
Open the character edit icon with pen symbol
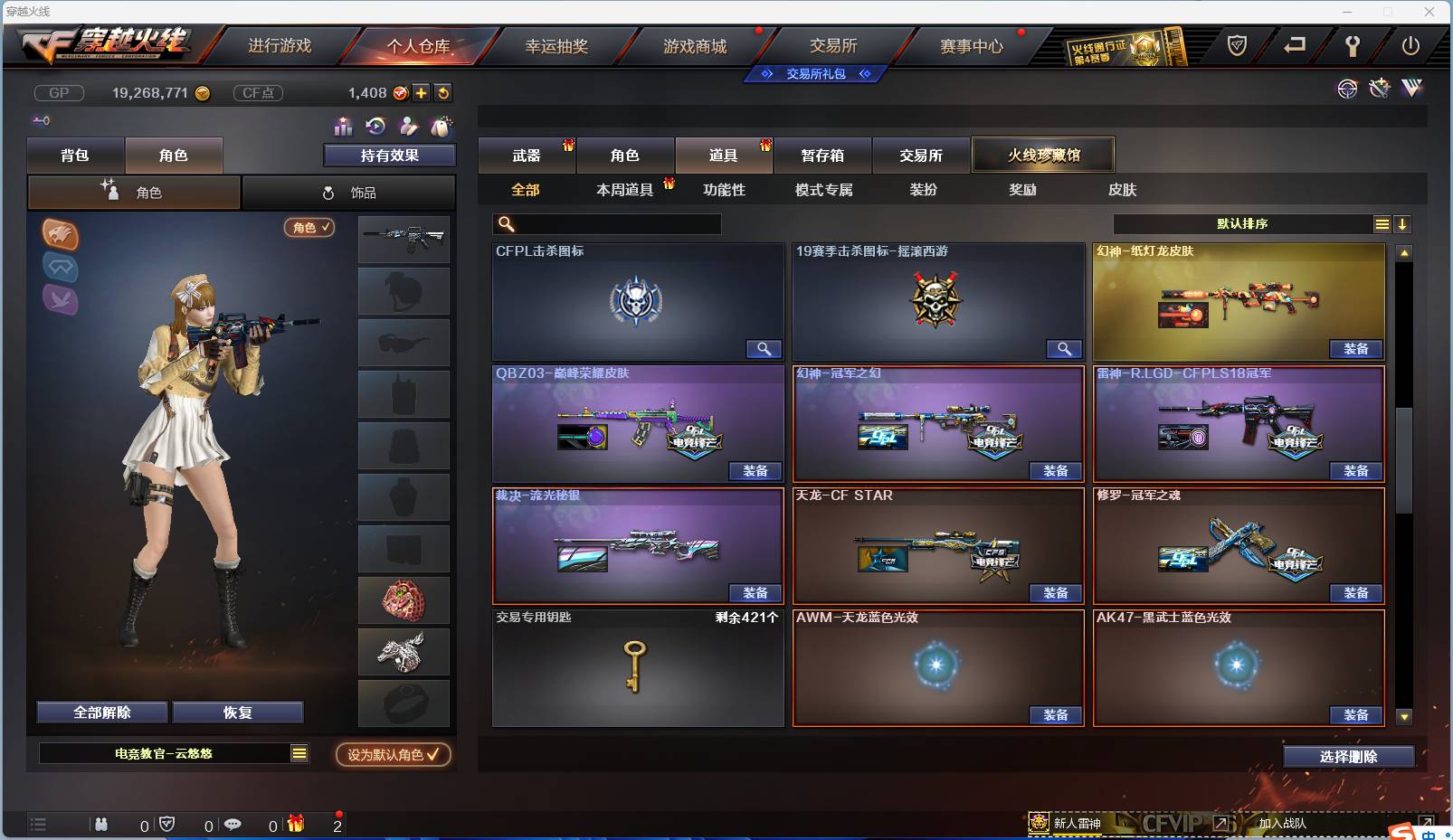(408, 127)
